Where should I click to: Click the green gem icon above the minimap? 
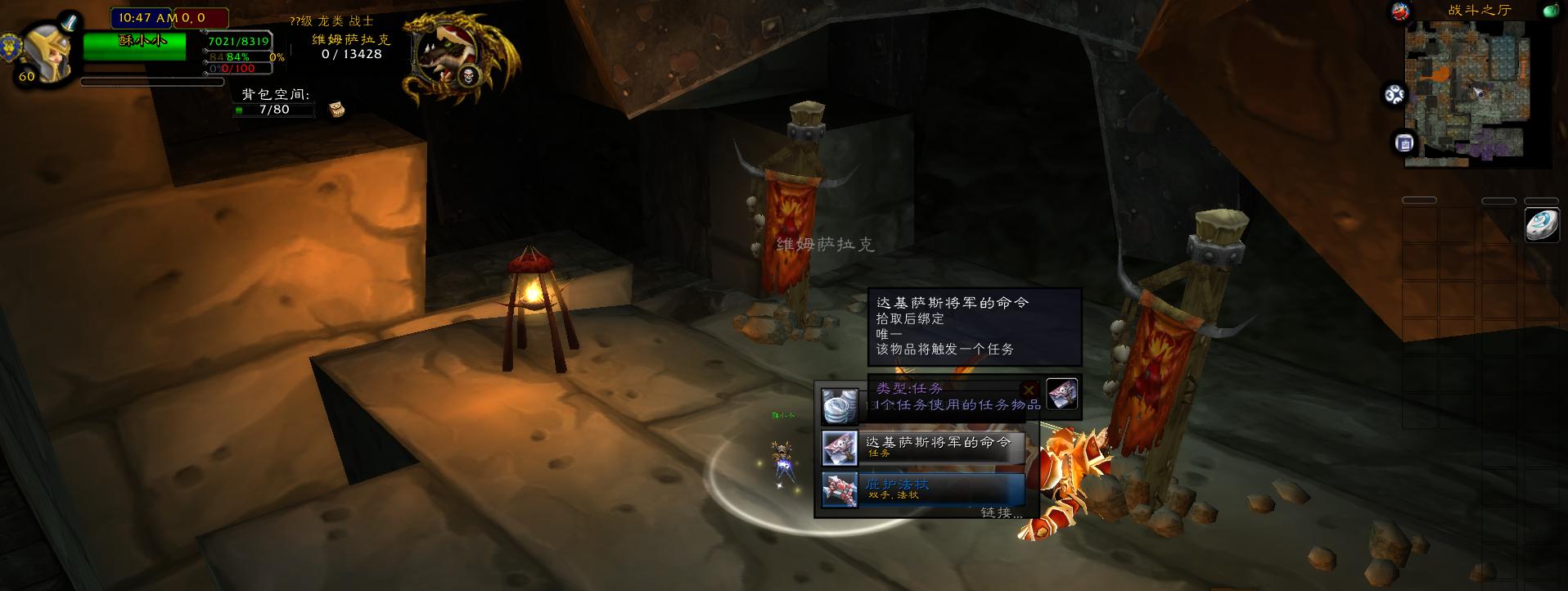(1549, 11)
